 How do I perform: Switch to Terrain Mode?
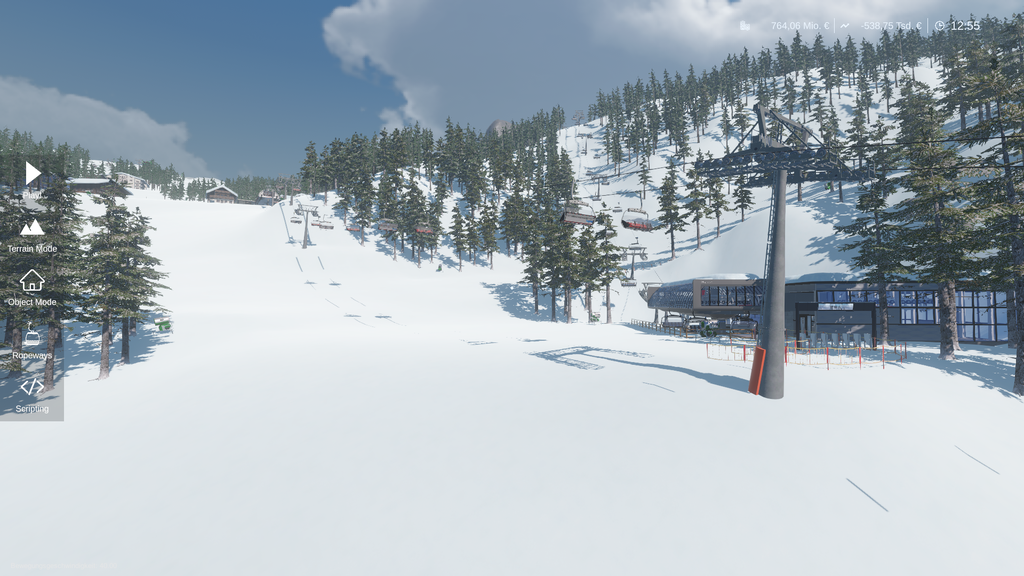tap(32, 229)
